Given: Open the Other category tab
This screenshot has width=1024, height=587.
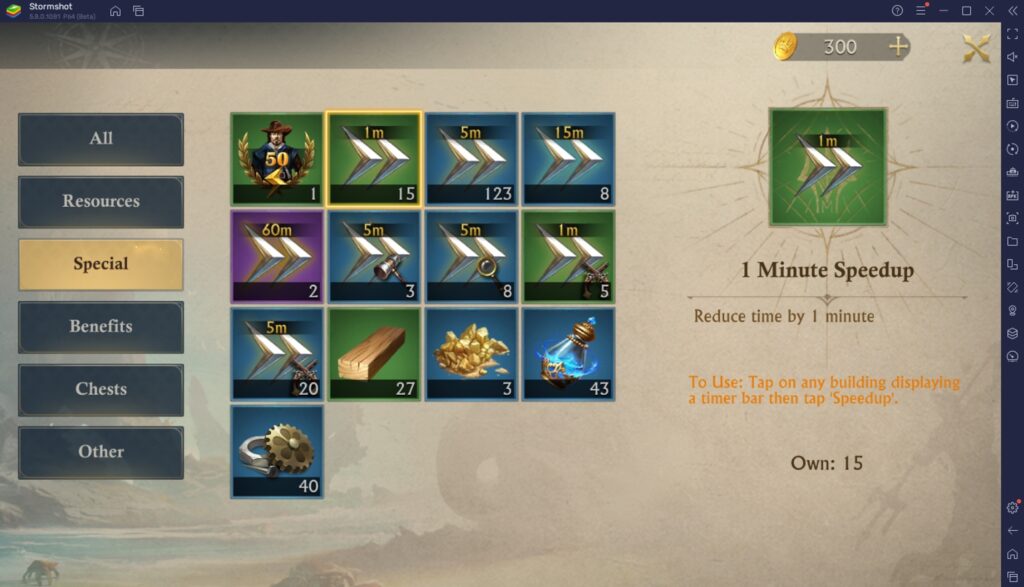Looking at the screenshot, I should pyautogui.click(x=101, y=451).
